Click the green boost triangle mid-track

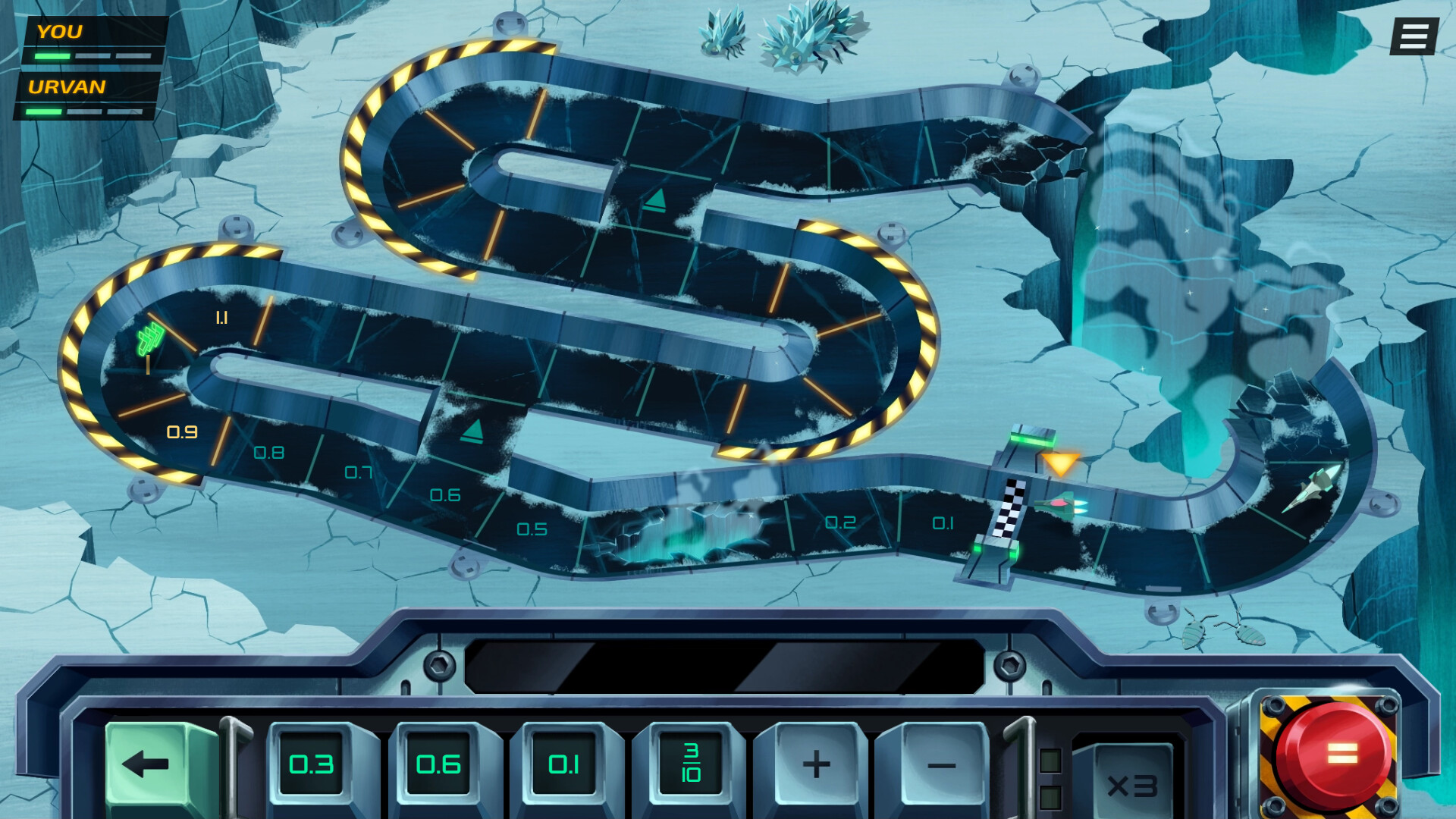coord(472,432)
